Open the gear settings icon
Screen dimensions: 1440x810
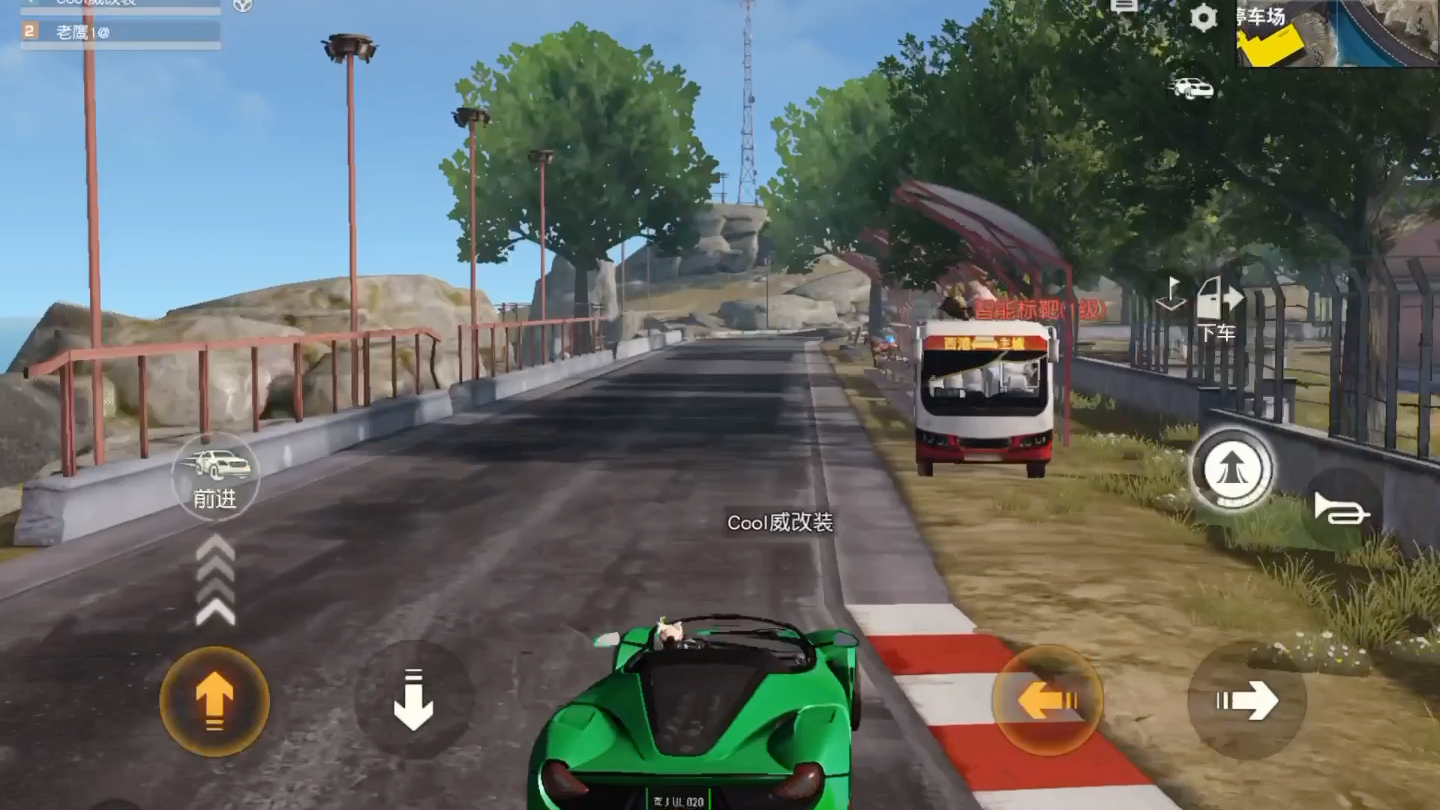point(1203,17)
